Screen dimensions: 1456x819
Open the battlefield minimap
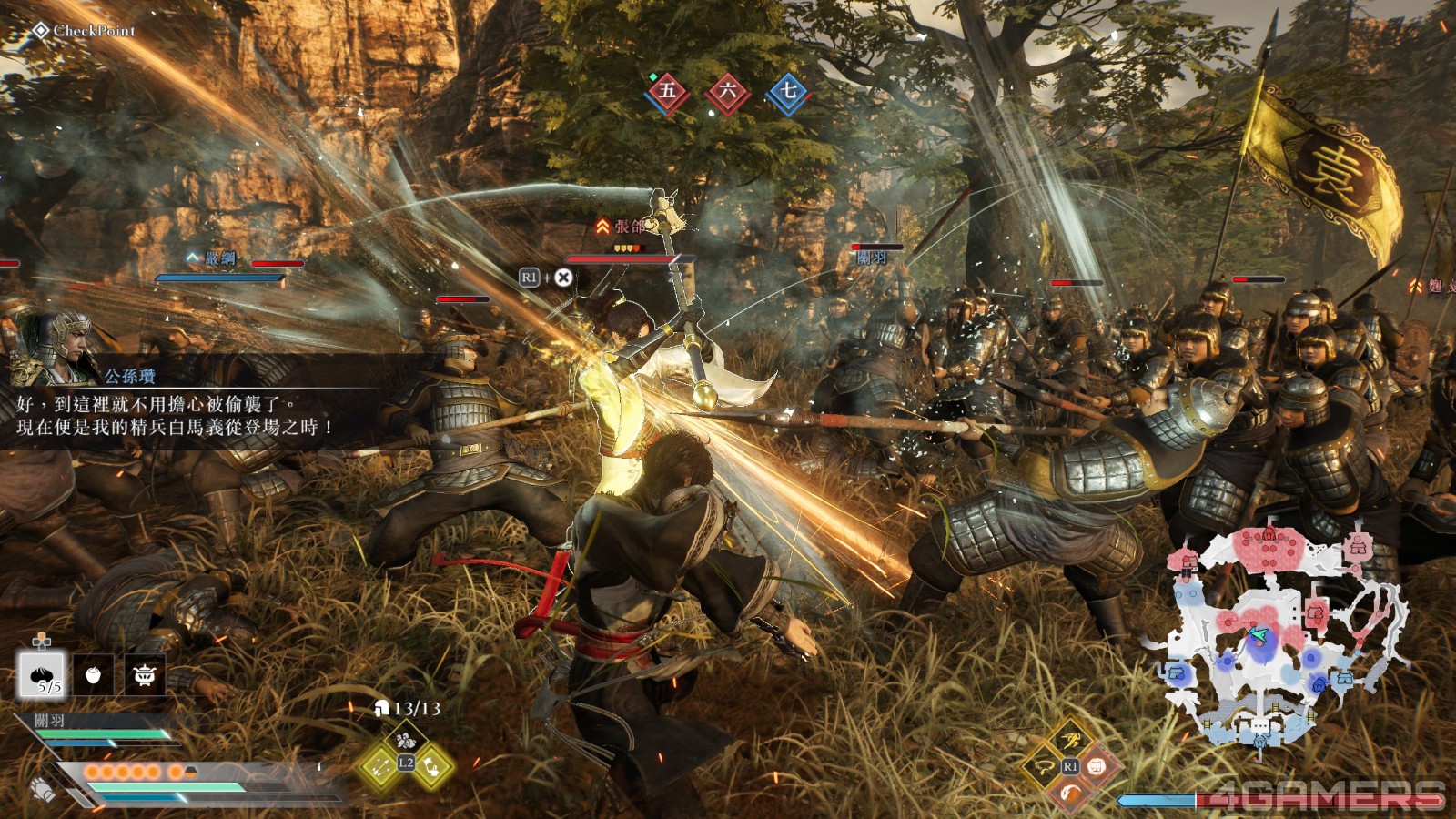coord(1283,637)
